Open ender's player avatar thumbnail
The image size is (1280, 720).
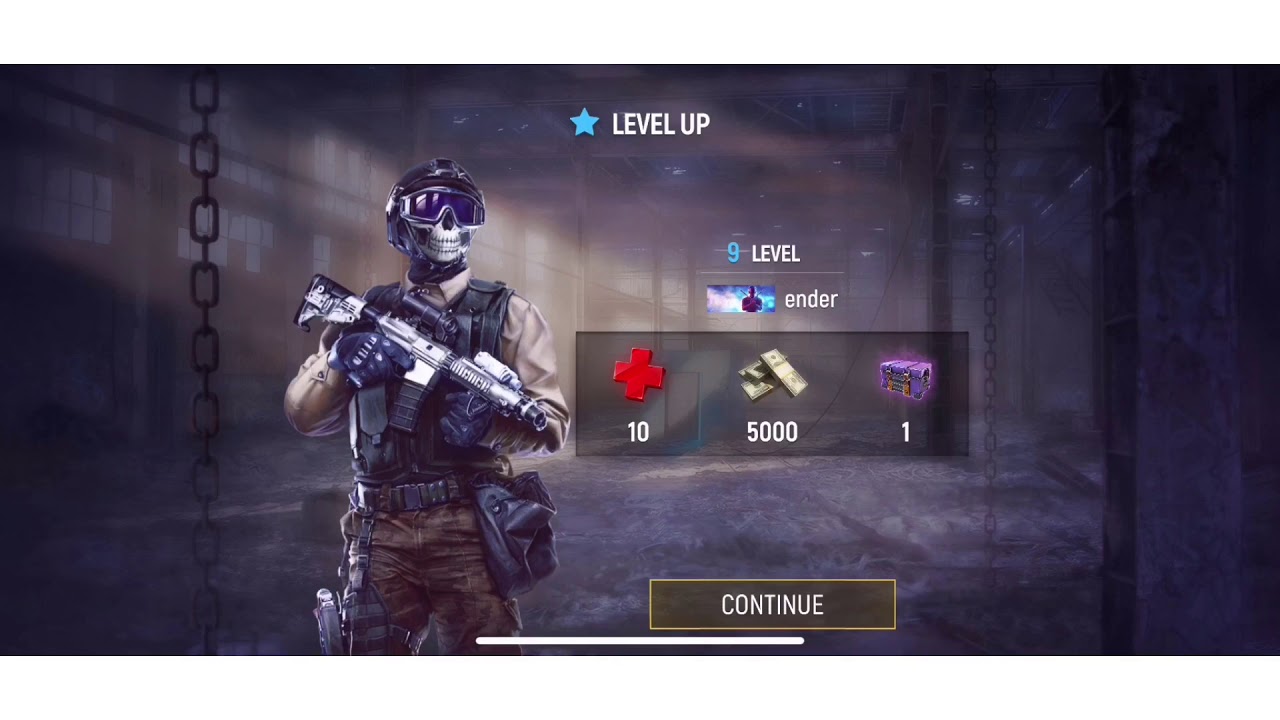tap(740, 299)
